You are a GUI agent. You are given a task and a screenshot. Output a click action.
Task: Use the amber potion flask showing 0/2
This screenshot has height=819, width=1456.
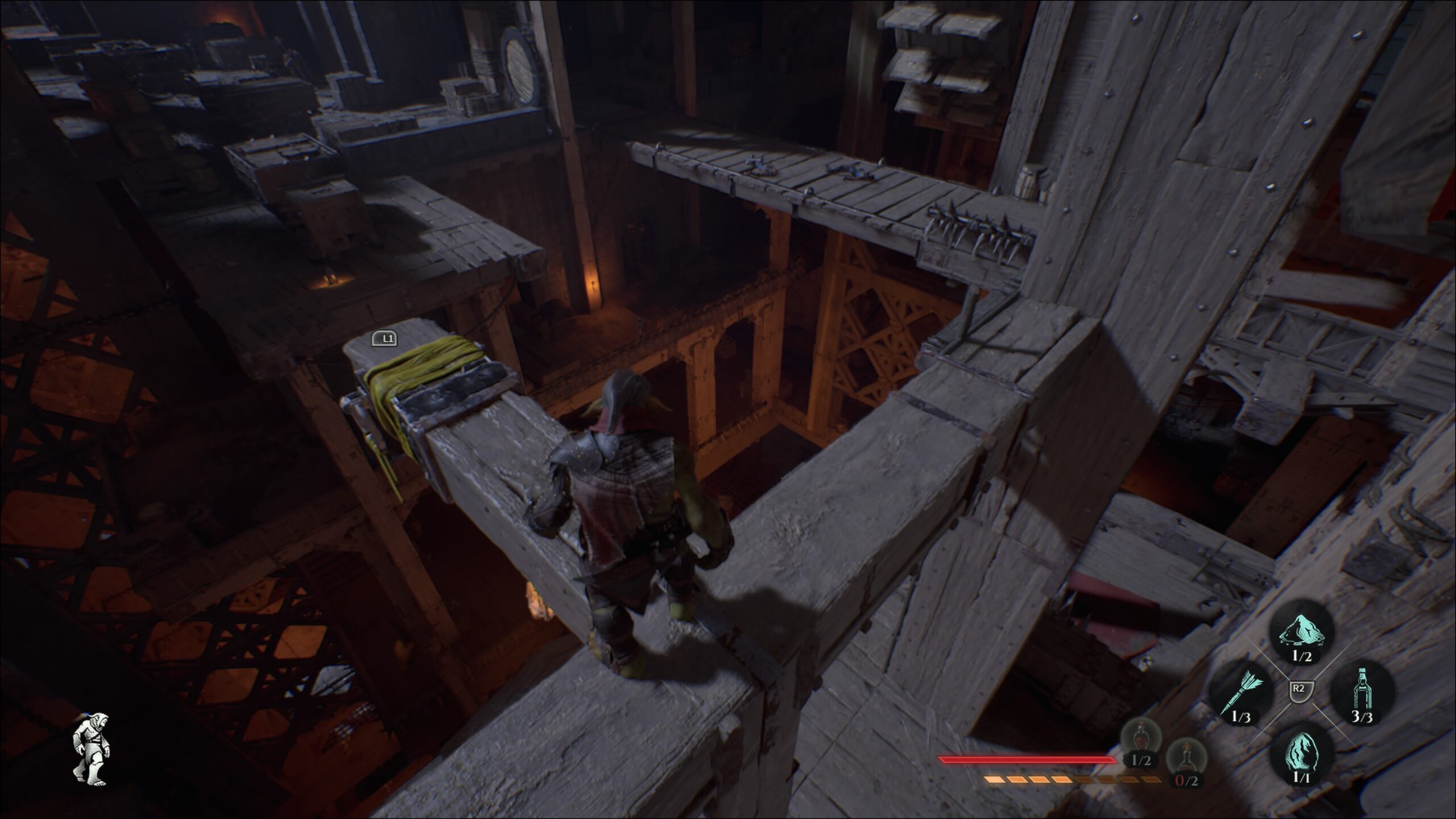click(x=1186, y=757)
